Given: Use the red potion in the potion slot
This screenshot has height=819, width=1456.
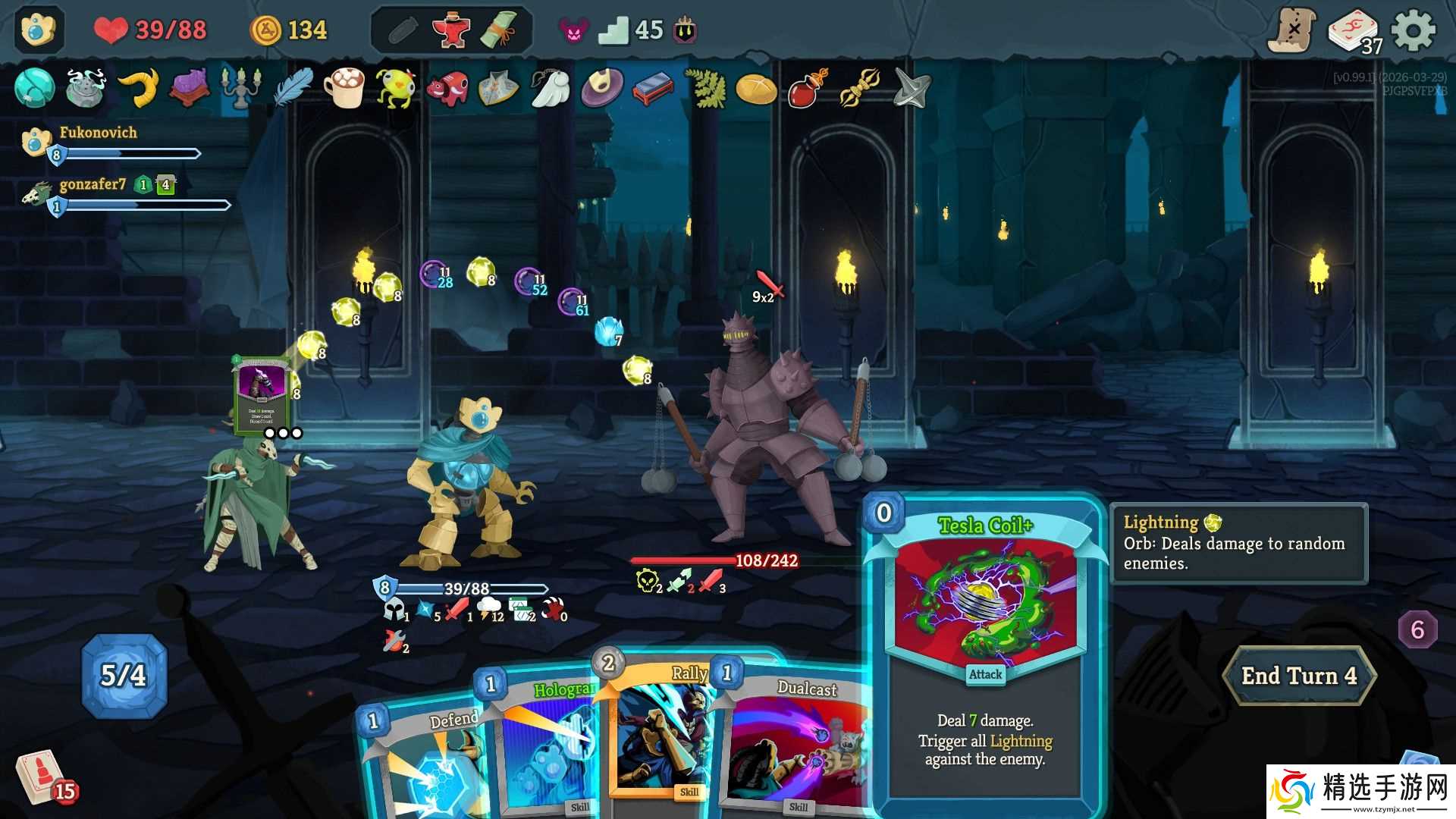Looking at the screenshot, I should pyautogui.click(x=451, y=31).
